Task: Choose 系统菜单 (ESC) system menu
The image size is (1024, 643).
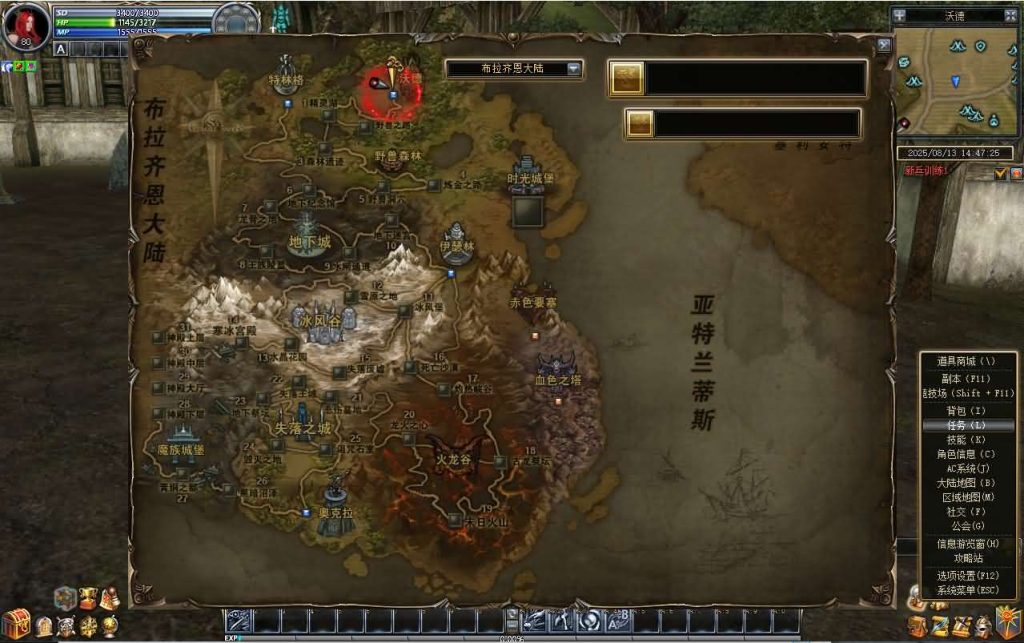Action: tap(967, 590)
